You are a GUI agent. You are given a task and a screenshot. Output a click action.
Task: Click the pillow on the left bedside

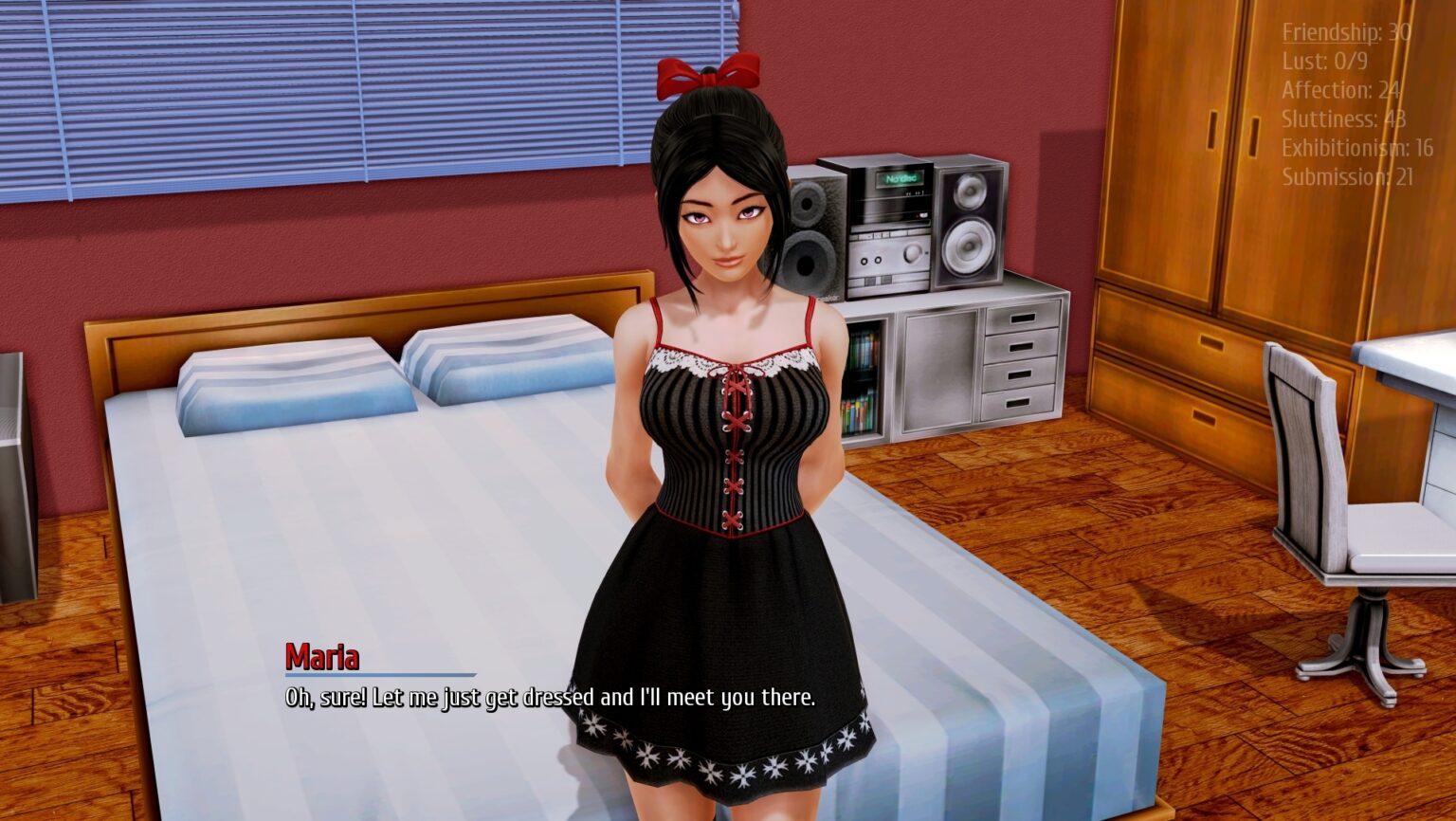point(294,389)
